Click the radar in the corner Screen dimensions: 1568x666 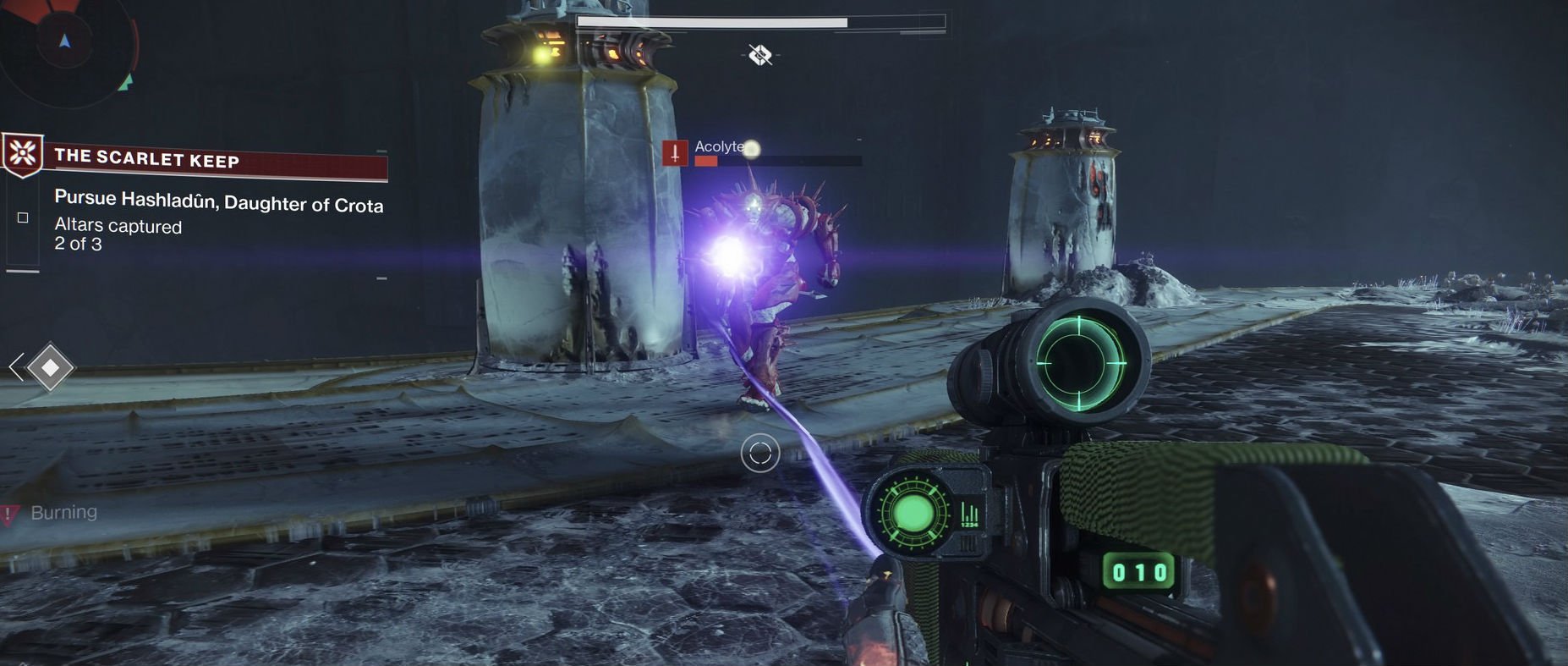pyautogui.click(x=66, y=44)
